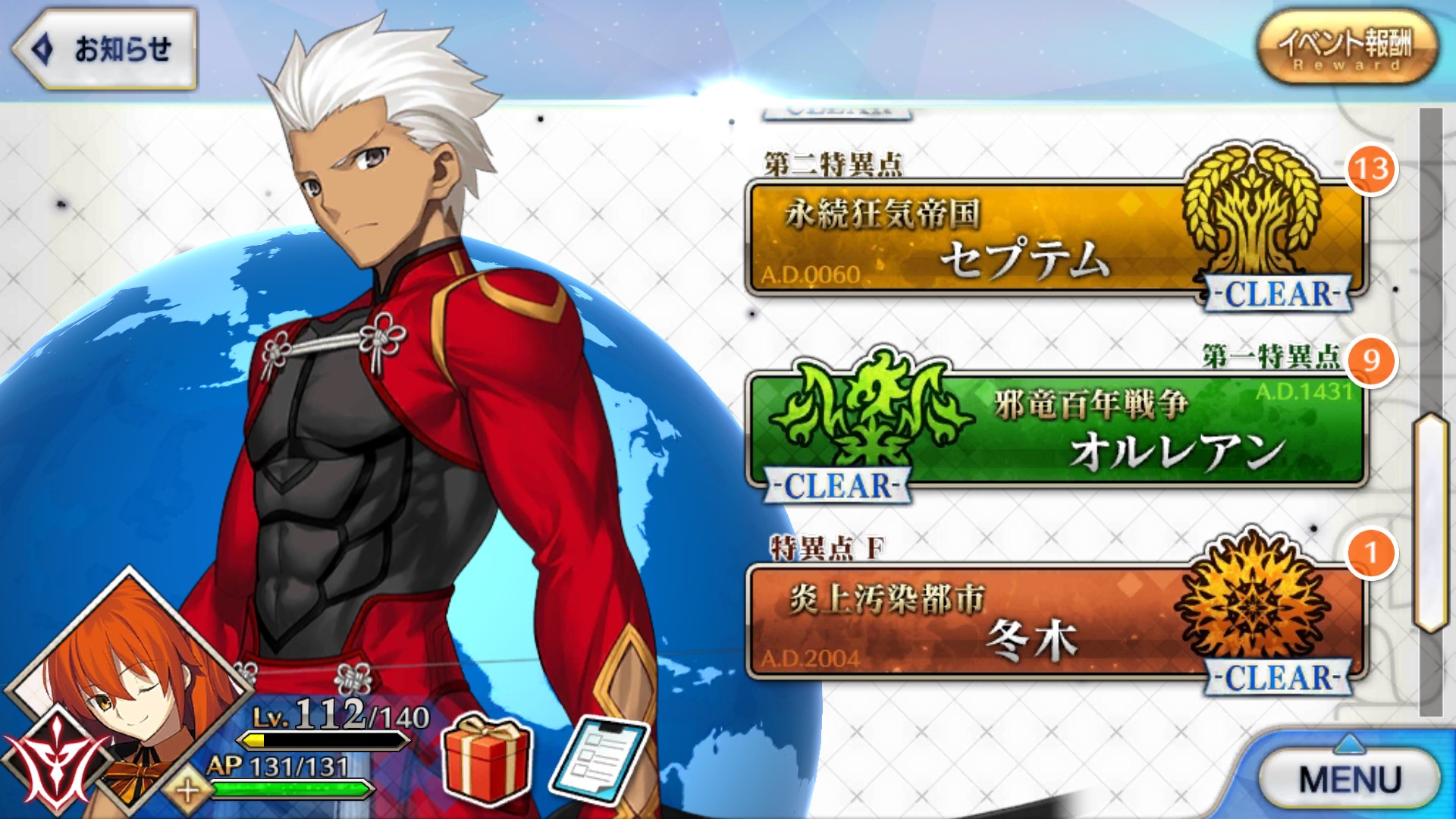
Task: Click the quest list scrollbar handle
Action: [x=1430, y=523]
